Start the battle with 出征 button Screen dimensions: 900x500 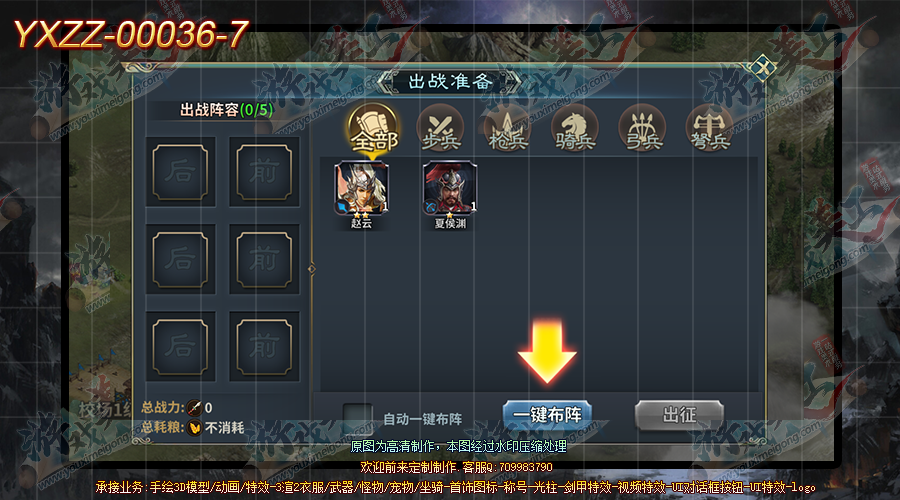coord(679,415)
